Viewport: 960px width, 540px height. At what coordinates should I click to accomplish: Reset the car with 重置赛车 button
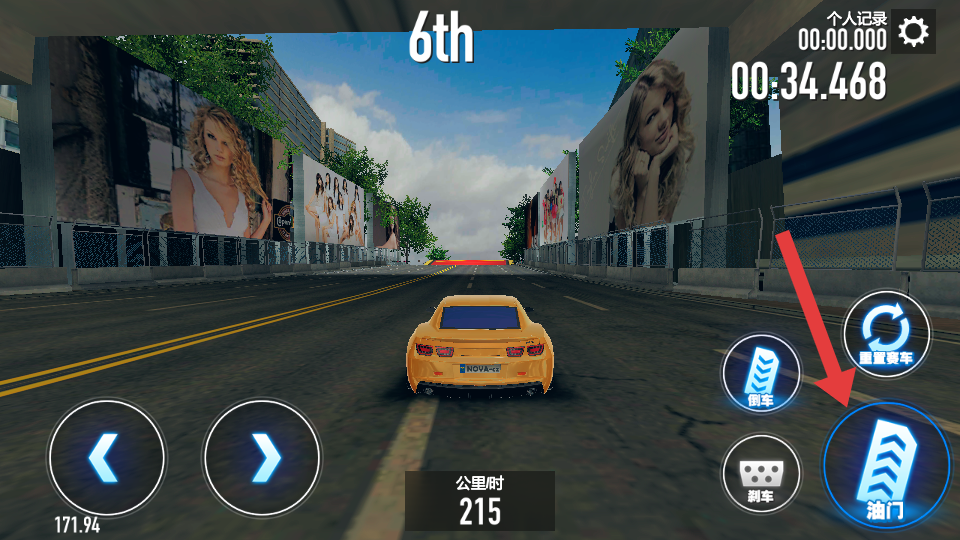tap(886, 333)
